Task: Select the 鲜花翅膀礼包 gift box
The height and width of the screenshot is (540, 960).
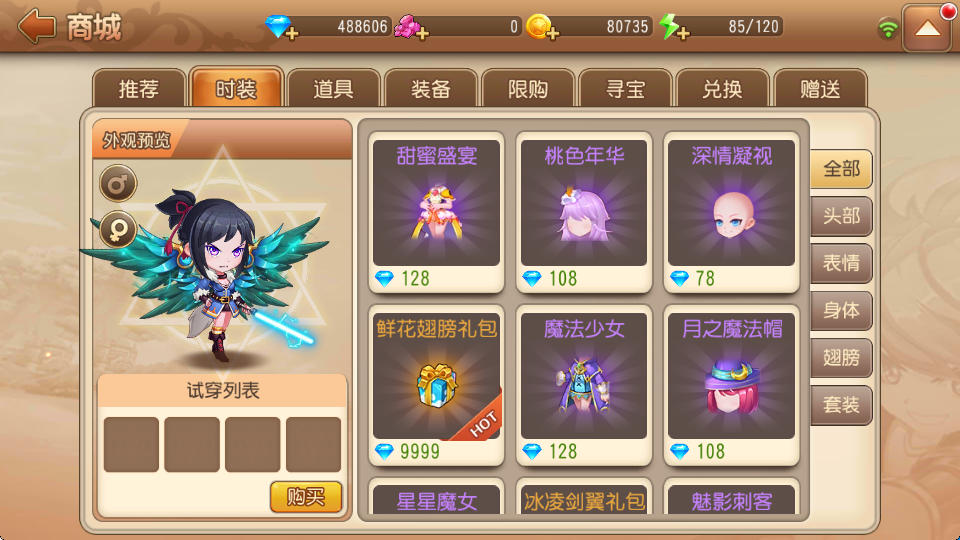Action: pos(437,385)
